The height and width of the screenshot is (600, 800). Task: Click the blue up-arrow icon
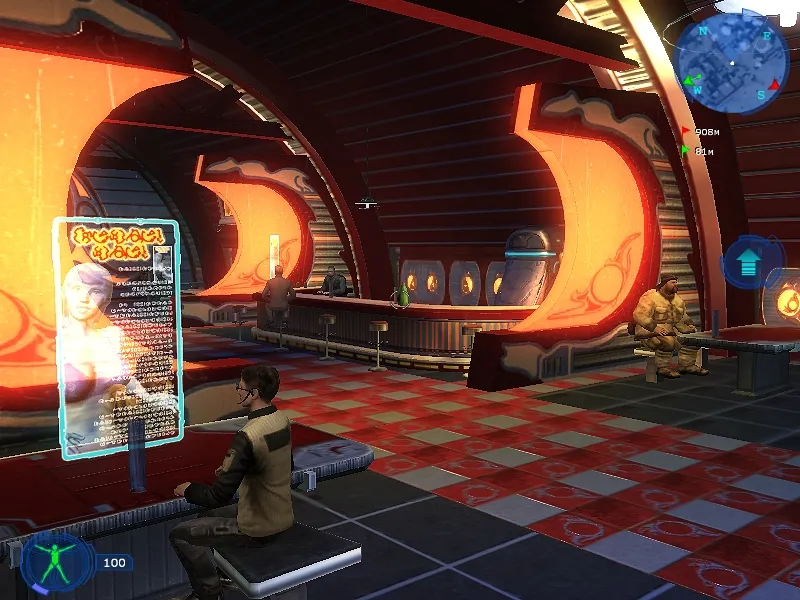748,264
